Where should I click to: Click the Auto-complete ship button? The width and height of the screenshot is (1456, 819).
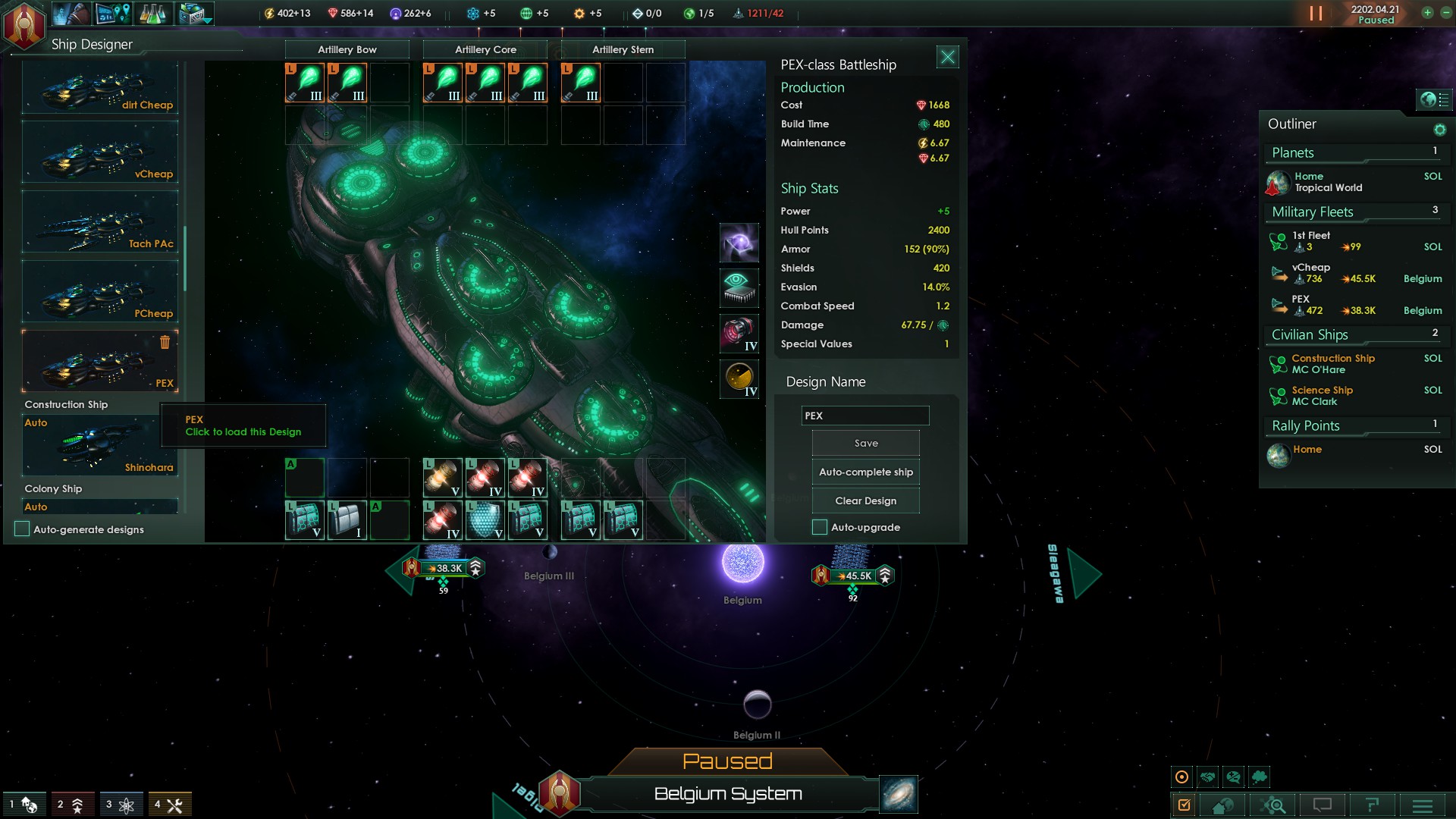pyautogui.click(x=865, y=472)
